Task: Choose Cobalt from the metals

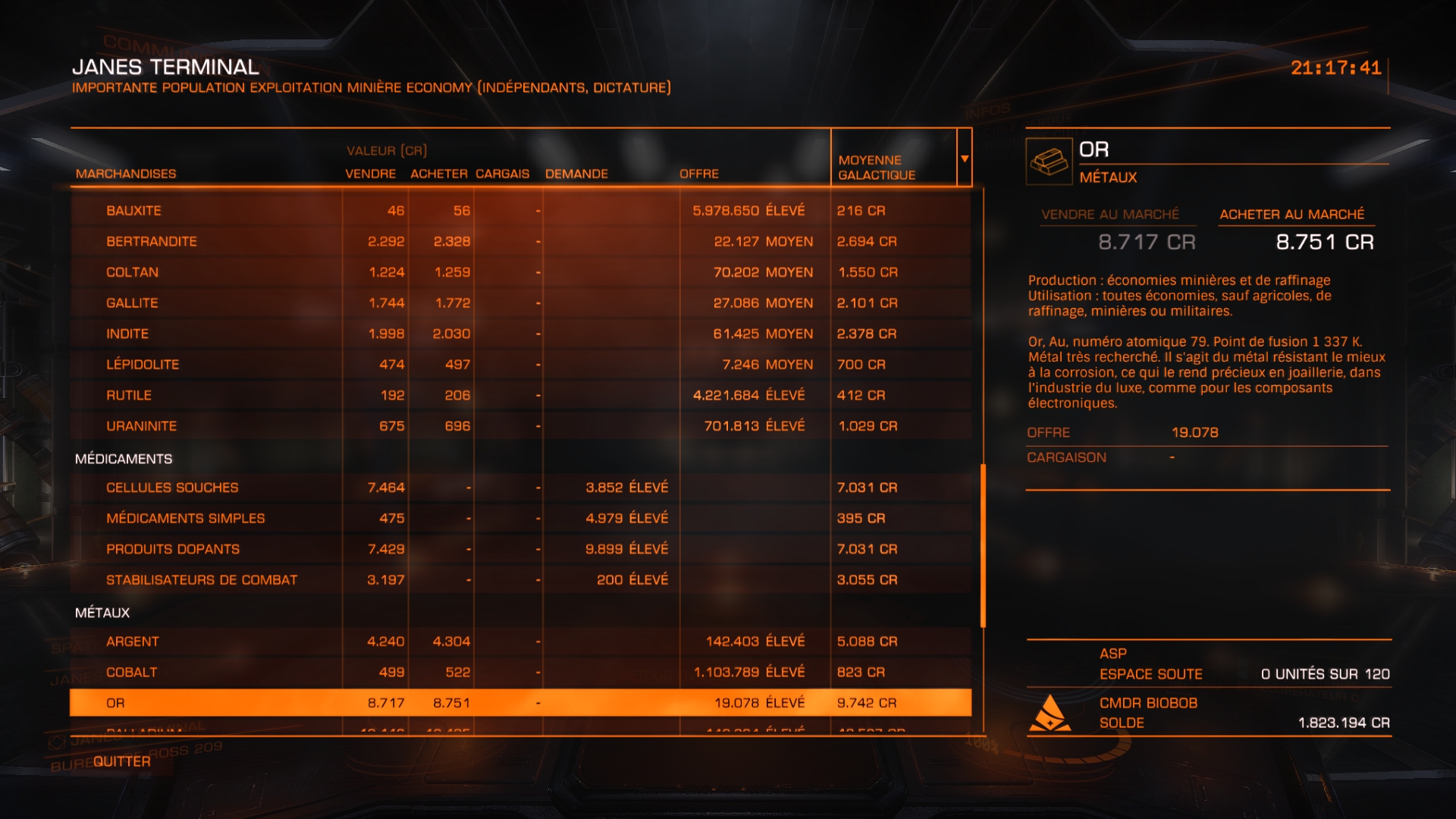Action: tap(132, 673)
